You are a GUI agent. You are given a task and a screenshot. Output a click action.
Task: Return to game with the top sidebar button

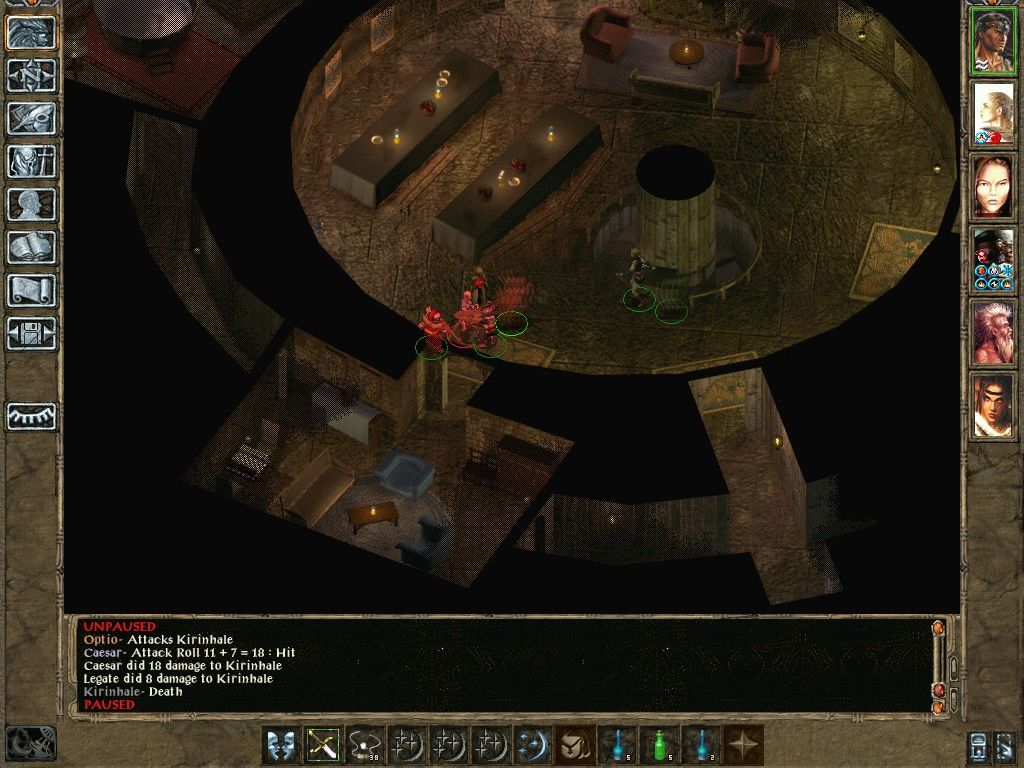click(x=32, y=32)
